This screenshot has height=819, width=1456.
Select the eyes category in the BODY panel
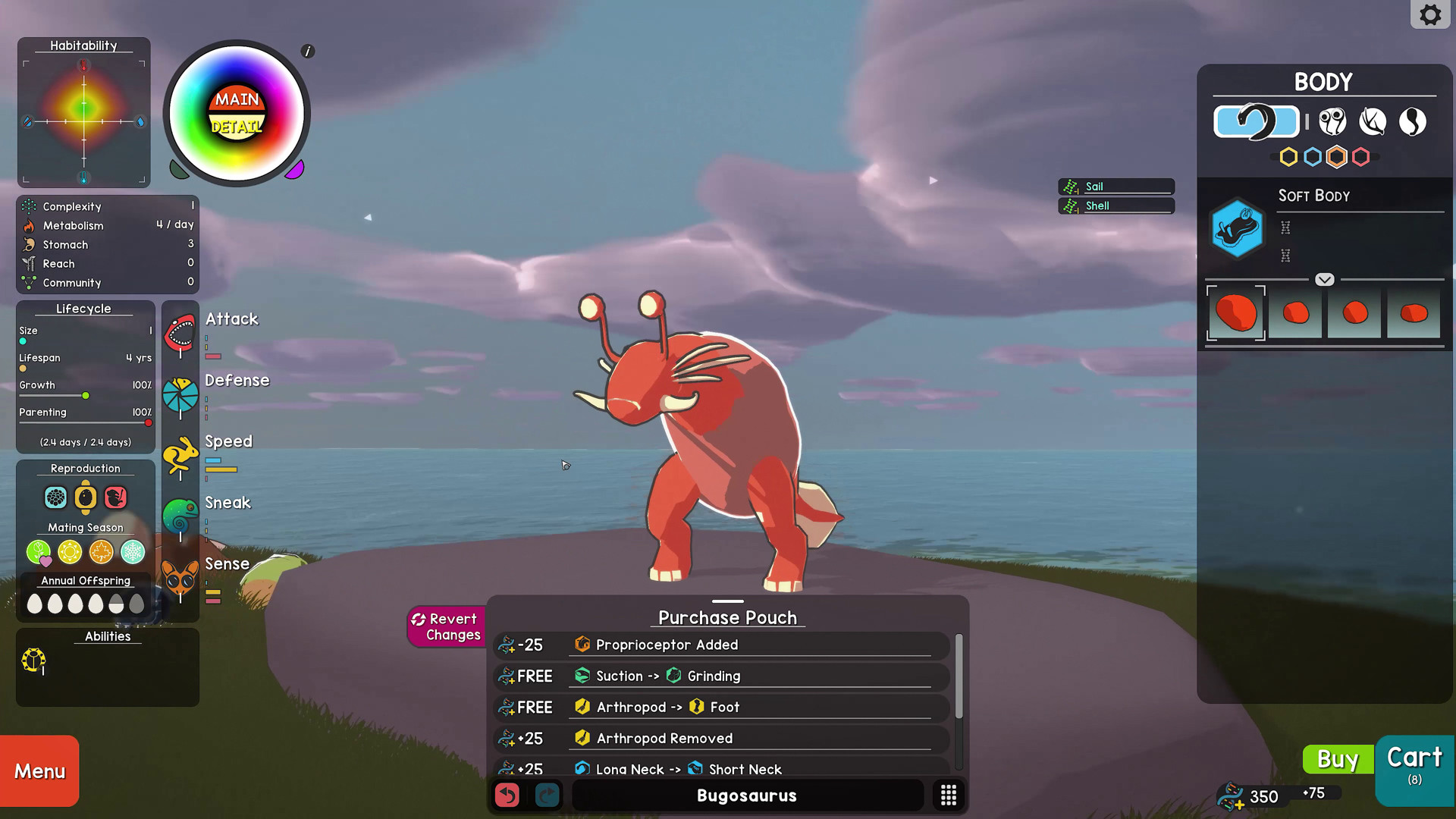coord(1332,121)
